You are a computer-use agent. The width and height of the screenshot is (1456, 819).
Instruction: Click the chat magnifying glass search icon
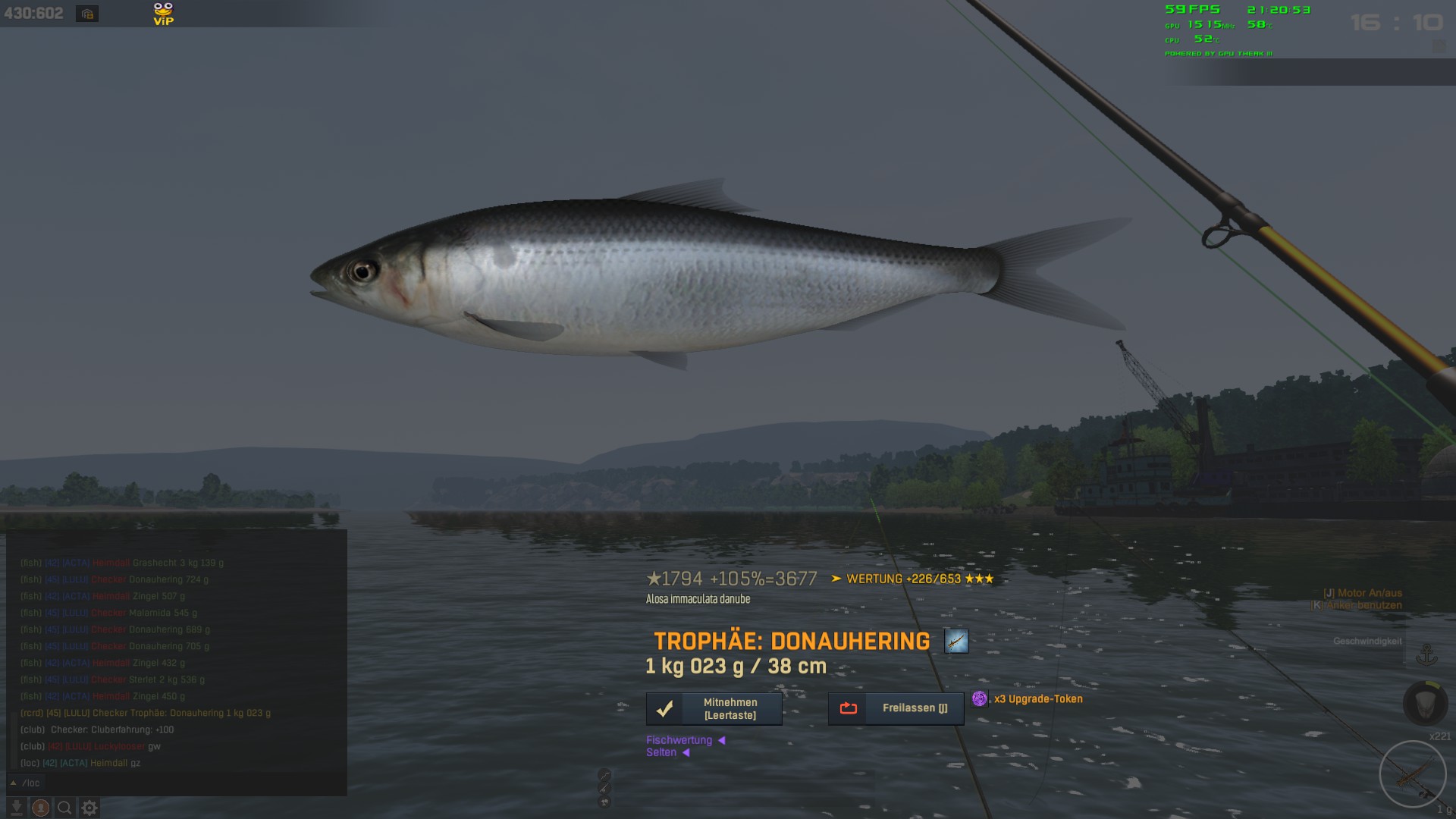[x=65, y=808]
